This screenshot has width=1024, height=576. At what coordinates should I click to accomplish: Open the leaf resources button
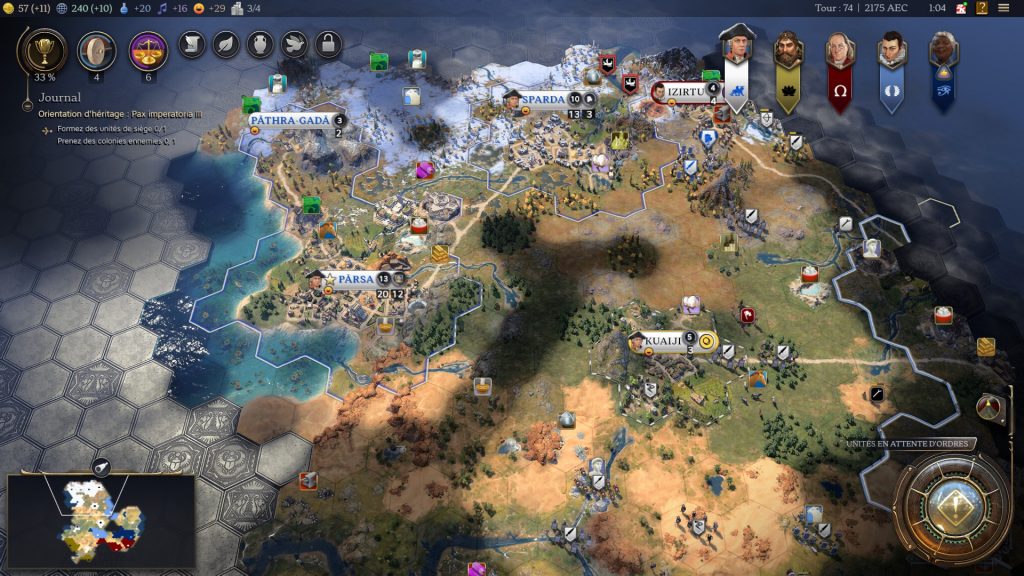(226, 44)
